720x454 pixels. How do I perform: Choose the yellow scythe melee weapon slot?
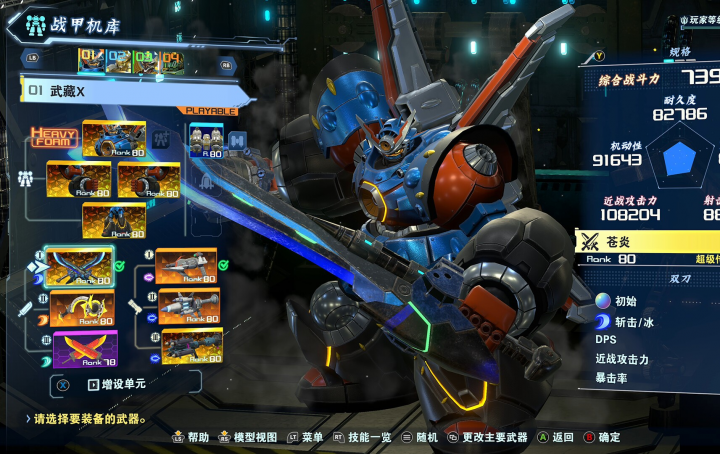tap(82, 308)
